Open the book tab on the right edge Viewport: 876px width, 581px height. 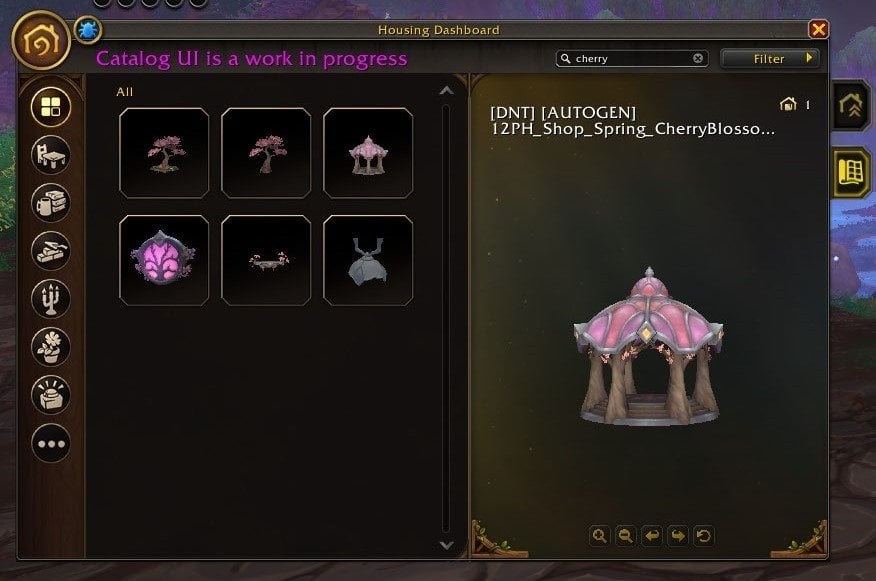tap(852, 172)
